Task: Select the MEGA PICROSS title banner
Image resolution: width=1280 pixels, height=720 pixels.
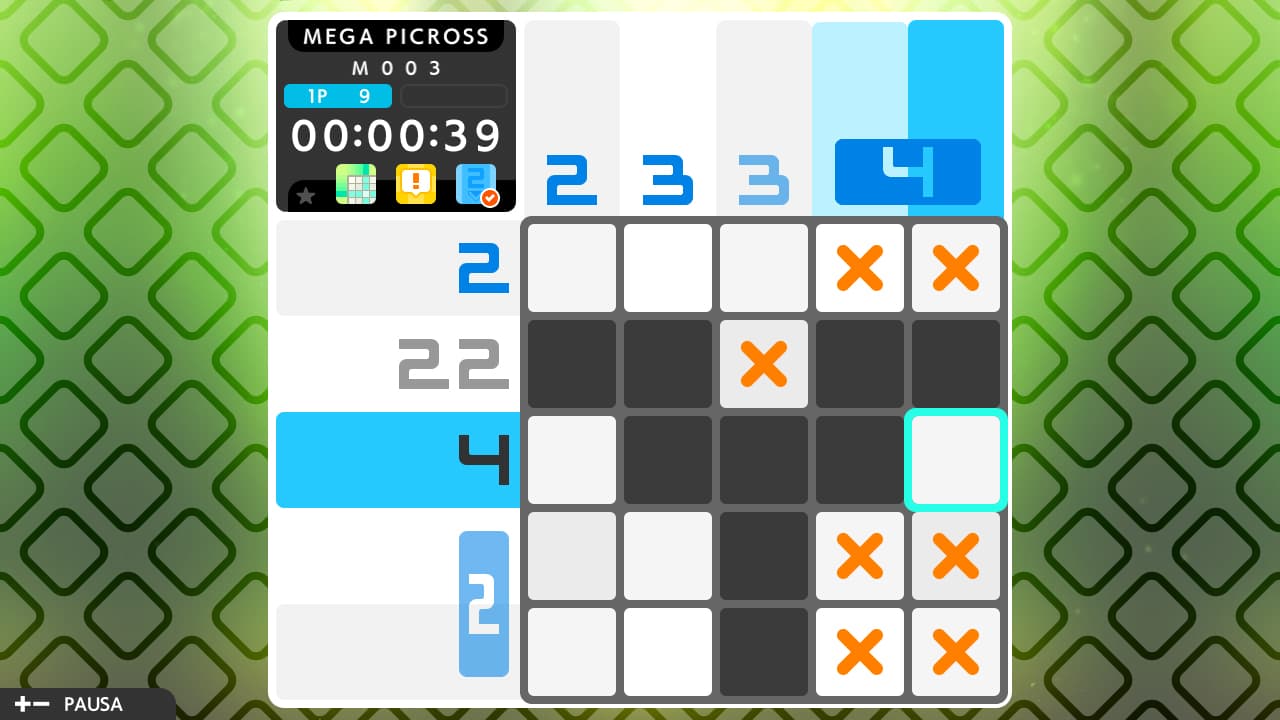Action: tap(395, 36)
